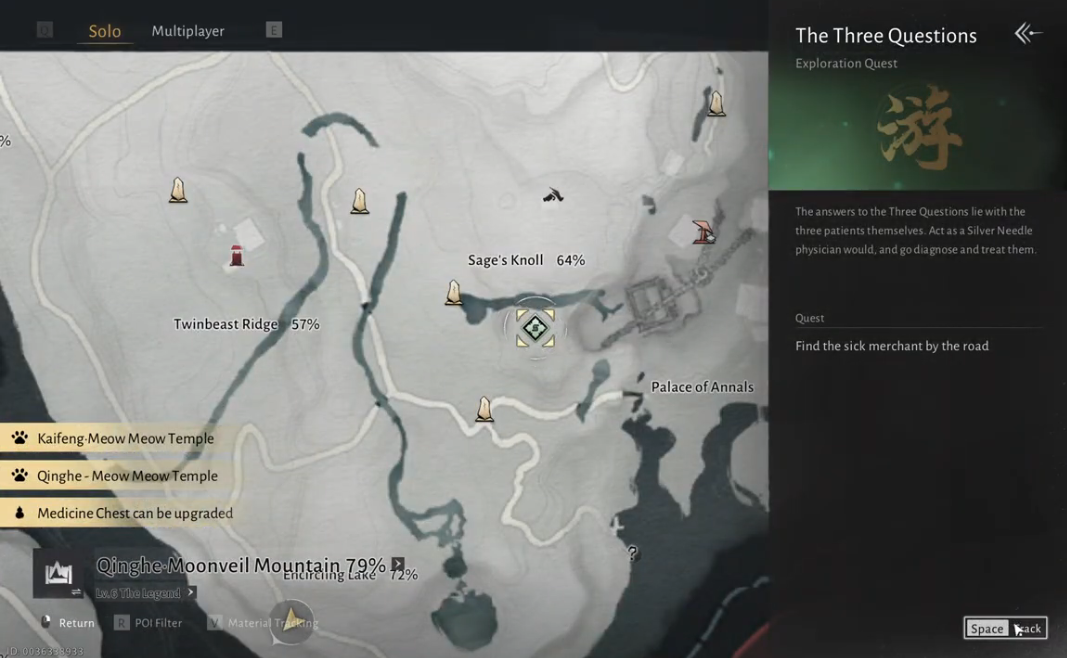1067x658 pixels.
Task: Select the red shrine marker above Twinbeast Ridge
Action: (x=237, y=256)
